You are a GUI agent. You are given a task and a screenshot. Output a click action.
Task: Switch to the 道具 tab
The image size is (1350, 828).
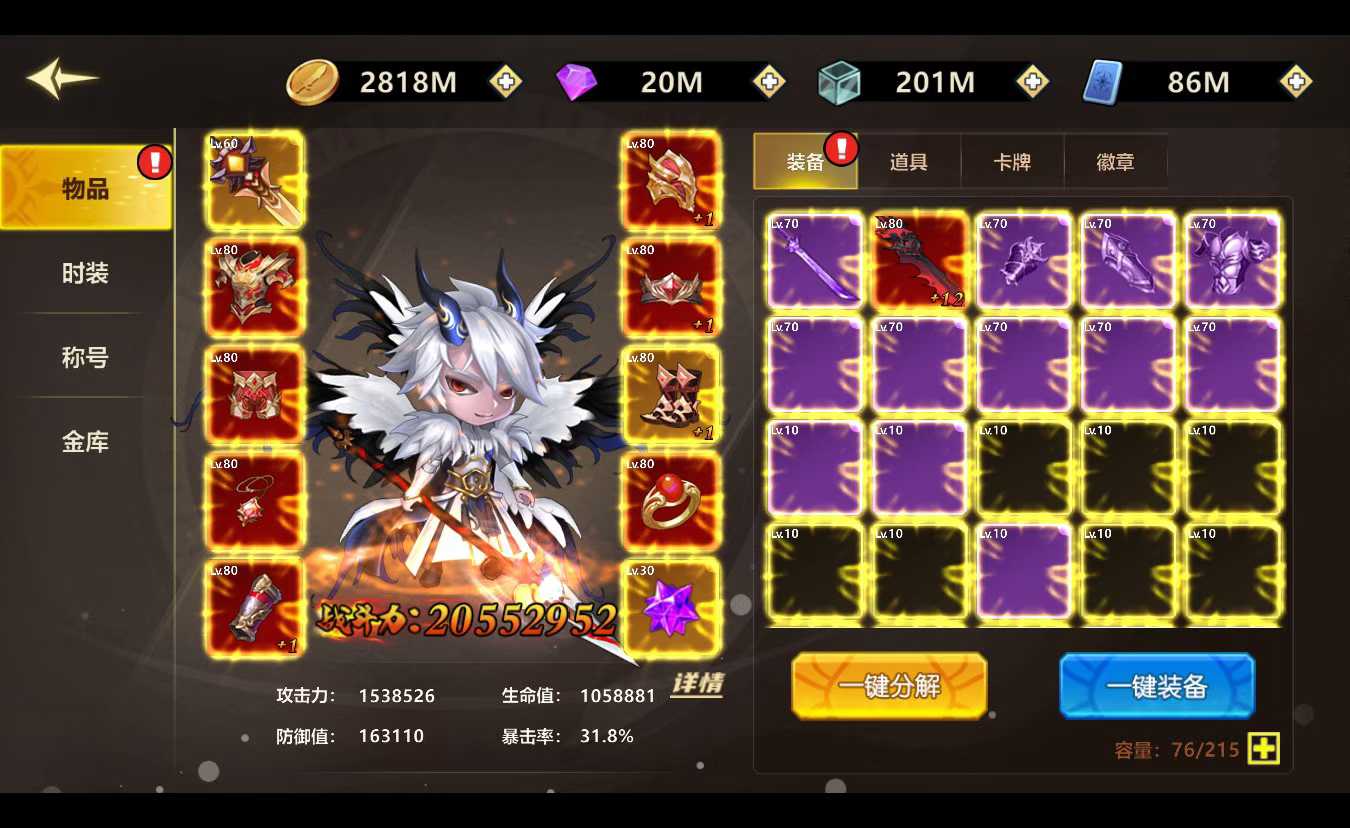tap(908, 161)
